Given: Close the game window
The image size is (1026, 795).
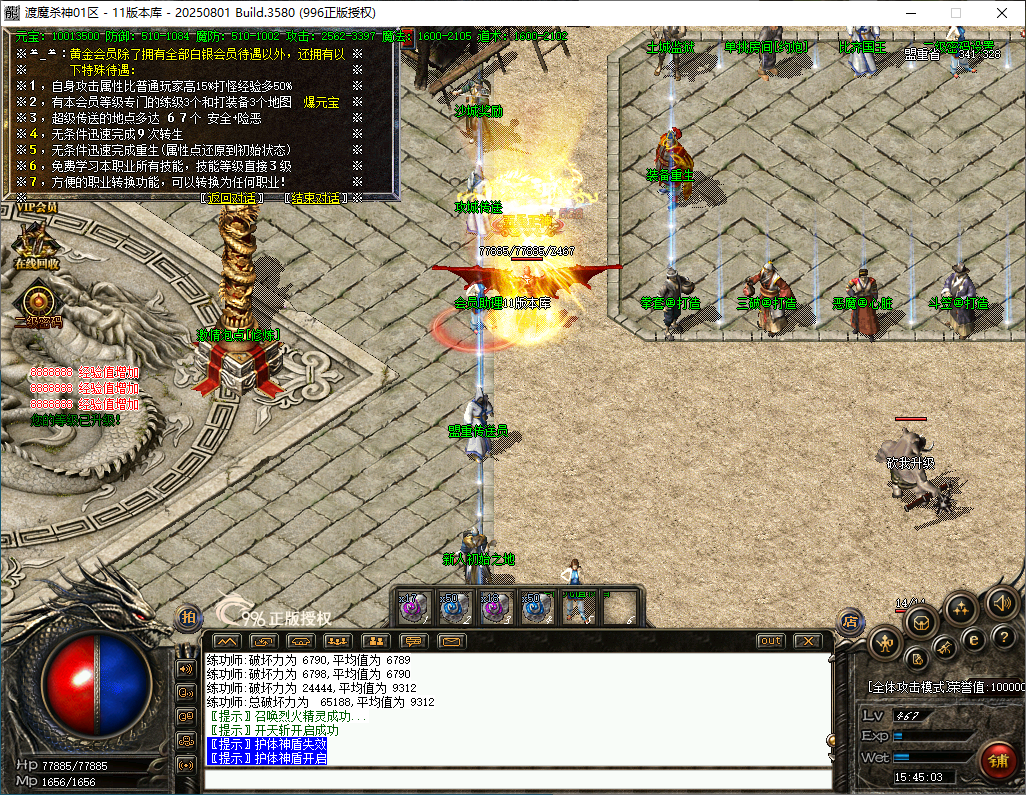Looking at the screenshot, I should click(1002, 13).
